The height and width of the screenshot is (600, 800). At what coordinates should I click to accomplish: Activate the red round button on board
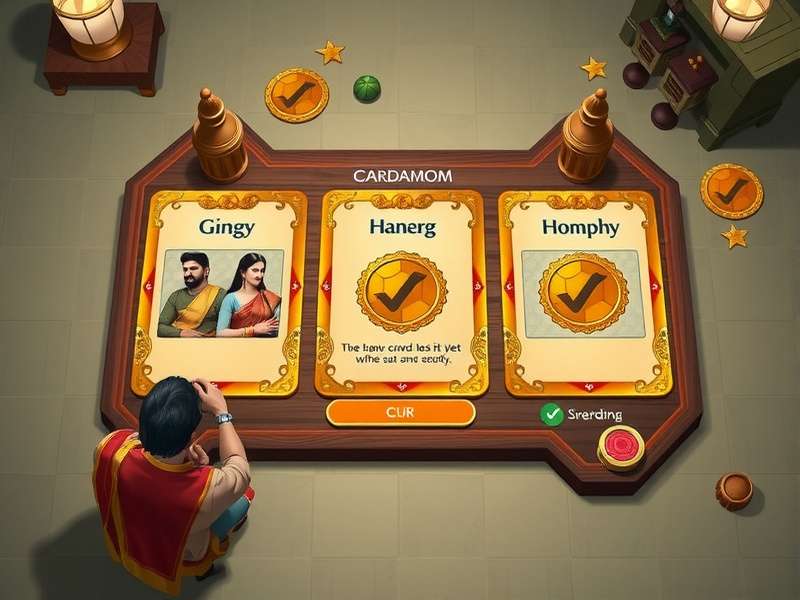coord(622,445)
